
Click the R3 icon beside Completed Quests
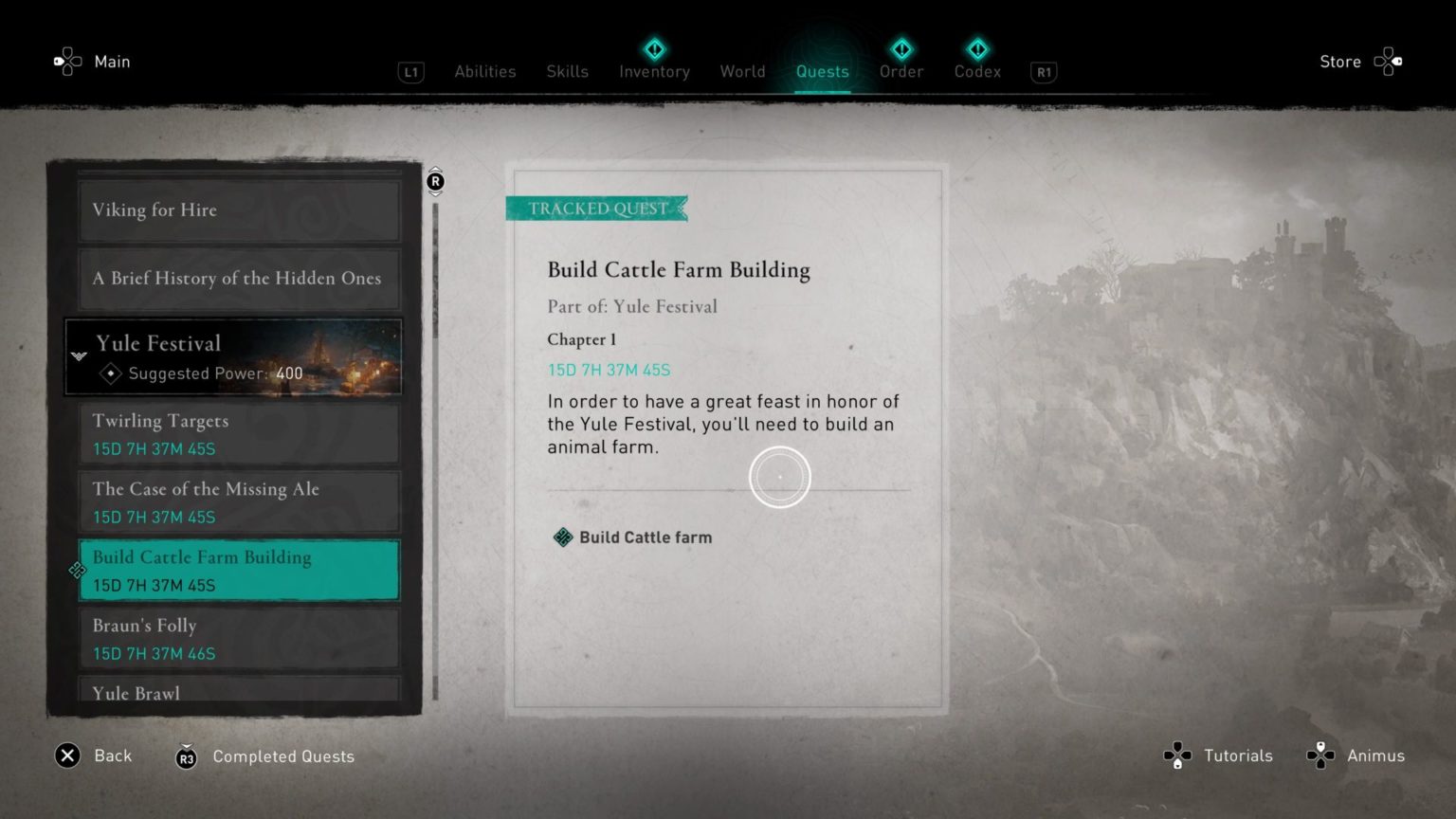coord(185,757)
